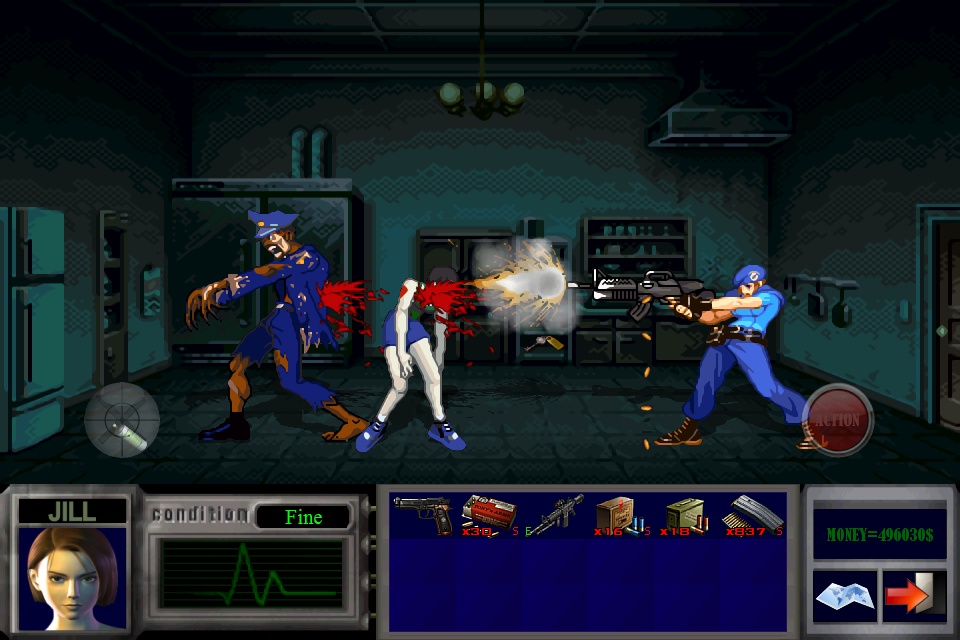Image resolution: width=960 pixels, height=640 pixels.
Task: Open the folded map icon
Action: click(844, 596)
